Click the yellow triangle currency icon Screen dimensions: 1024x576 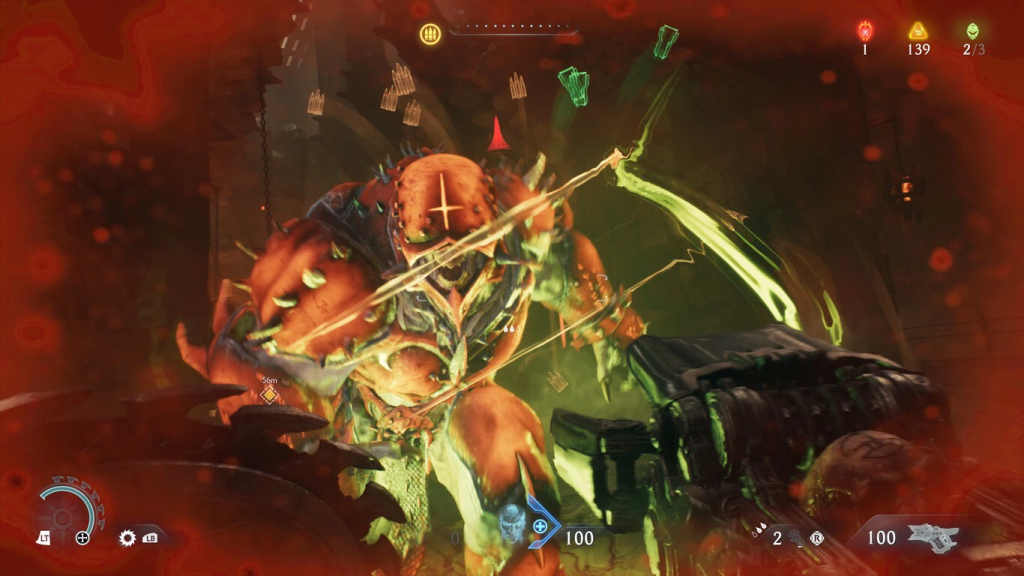tap(918, 31)
